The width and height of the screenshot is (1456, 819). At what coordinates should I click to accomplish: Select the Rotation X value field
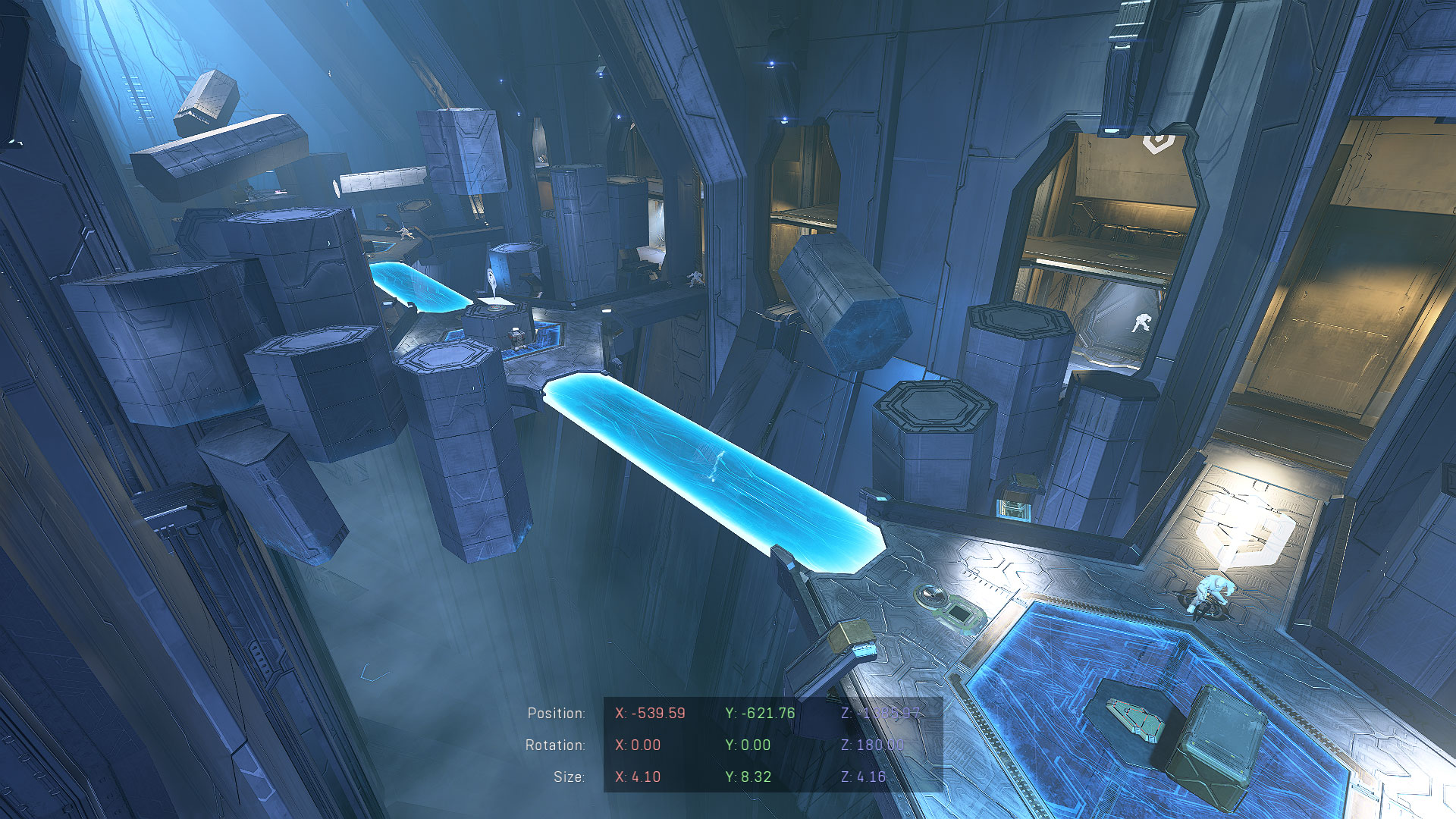(x=638, y=745)
